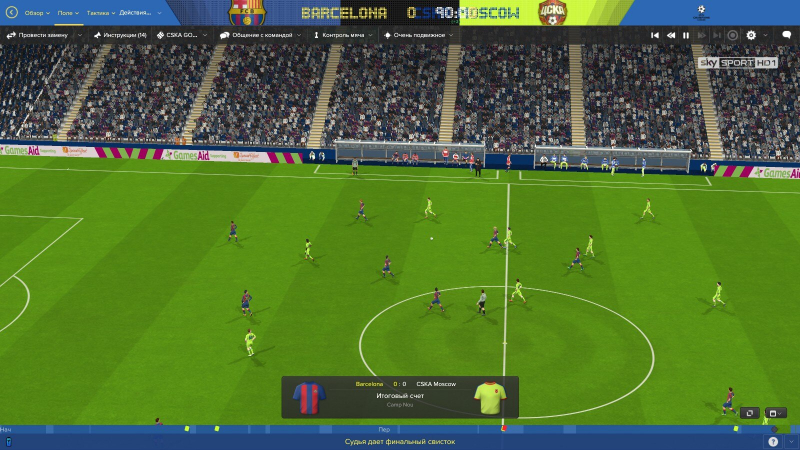Jump to start of highlight replay
Image resolution: width=800 pixels, height=450 pixels.
click(x=655, y=35)
